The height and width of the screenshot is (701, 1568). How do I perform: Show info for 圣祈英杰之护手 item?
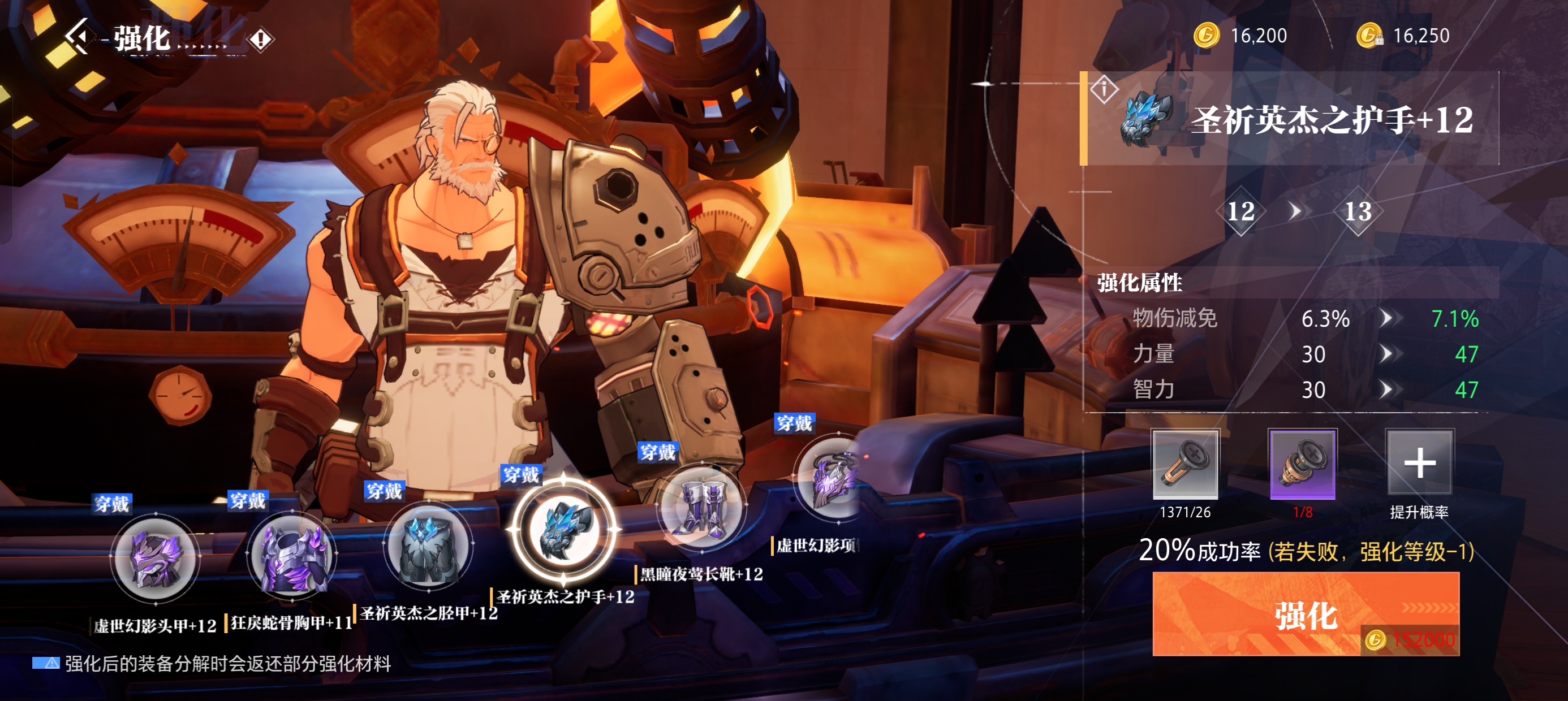click(1104, 89)
